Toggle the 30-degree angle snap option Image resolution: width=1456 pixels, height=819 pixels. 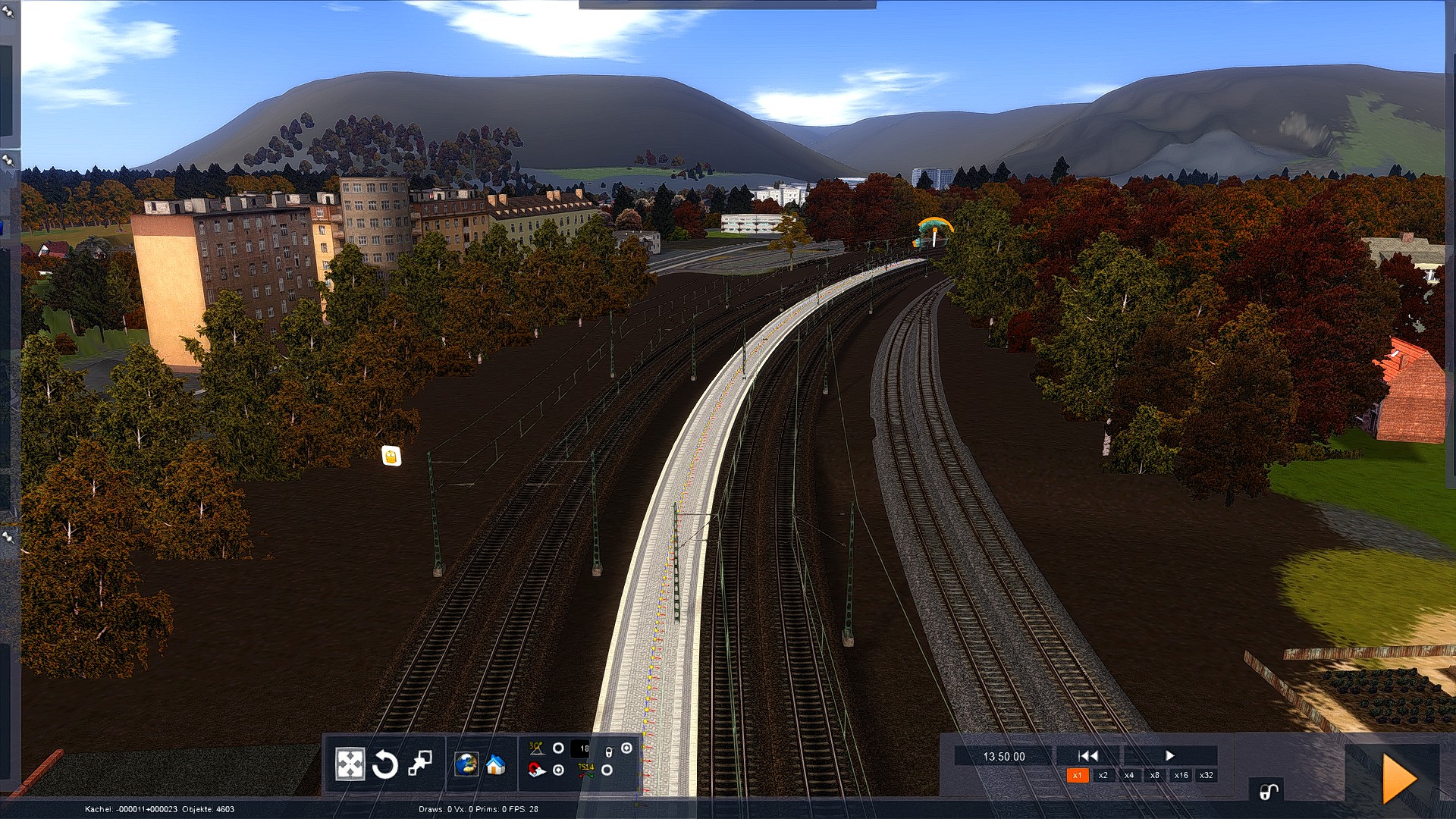coord(558,748)
